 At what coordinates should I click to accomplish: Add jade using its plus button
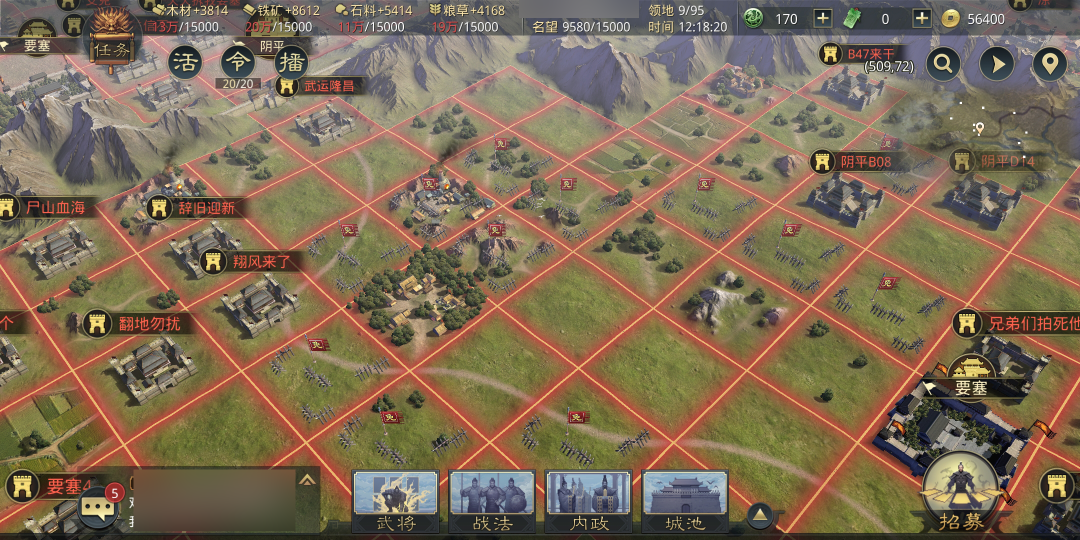click(822, 18)
